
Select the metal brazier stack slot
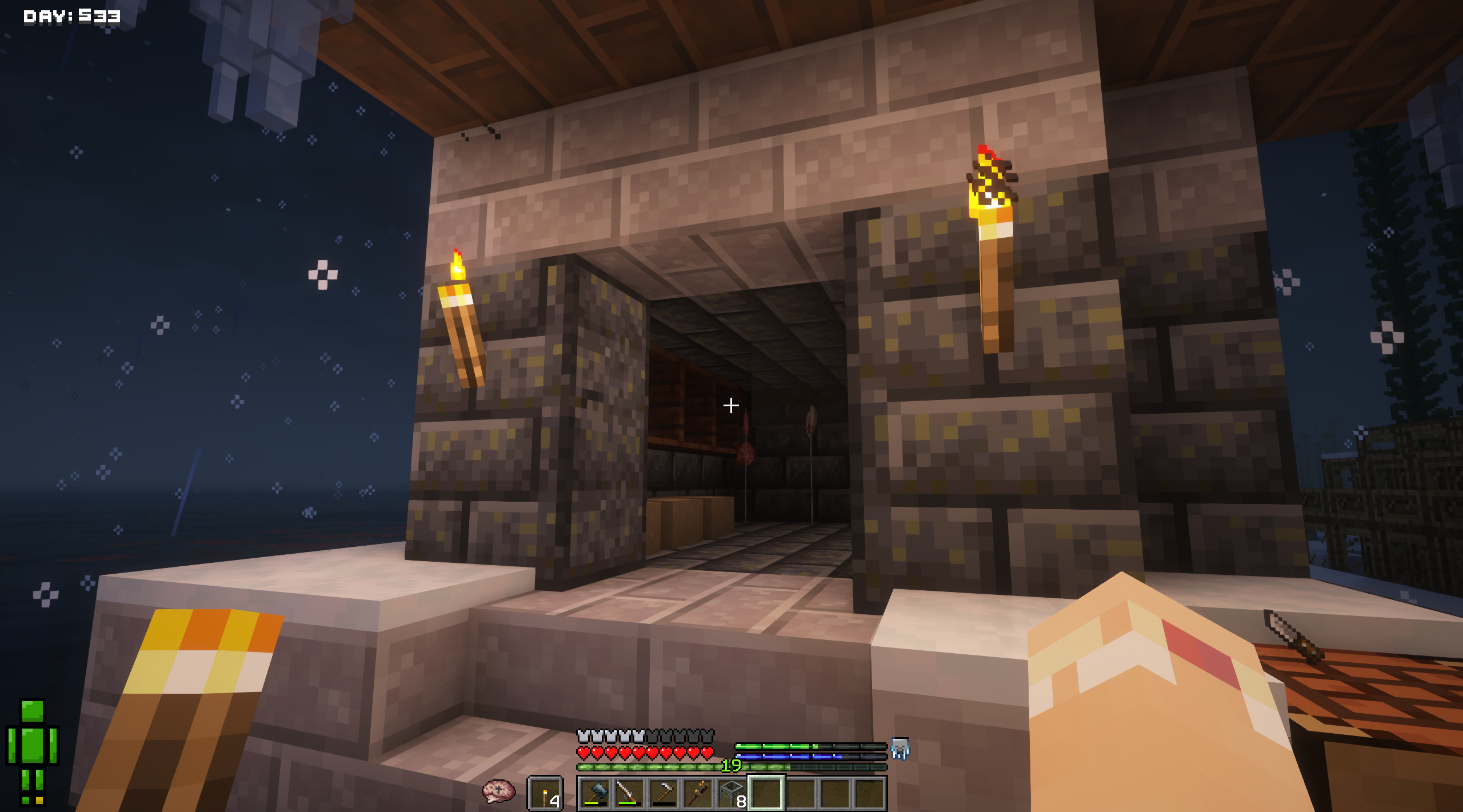click(732, 794)
